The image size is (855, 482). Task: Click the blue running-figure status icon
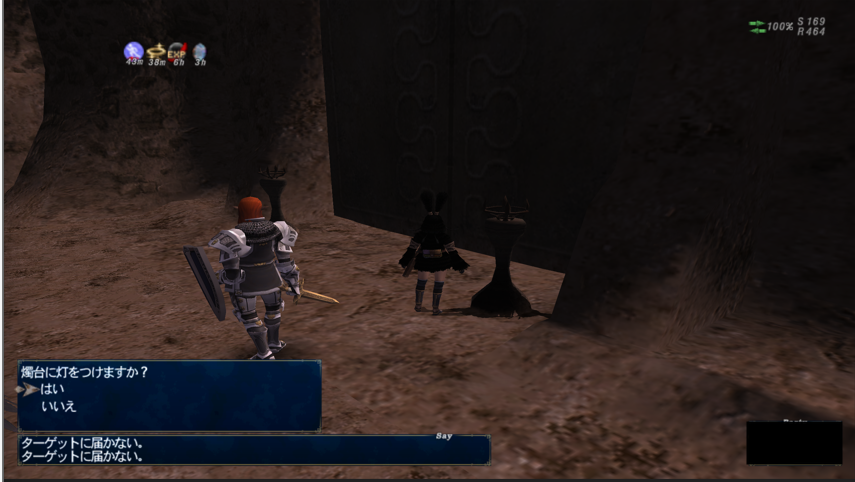[133, 50]
